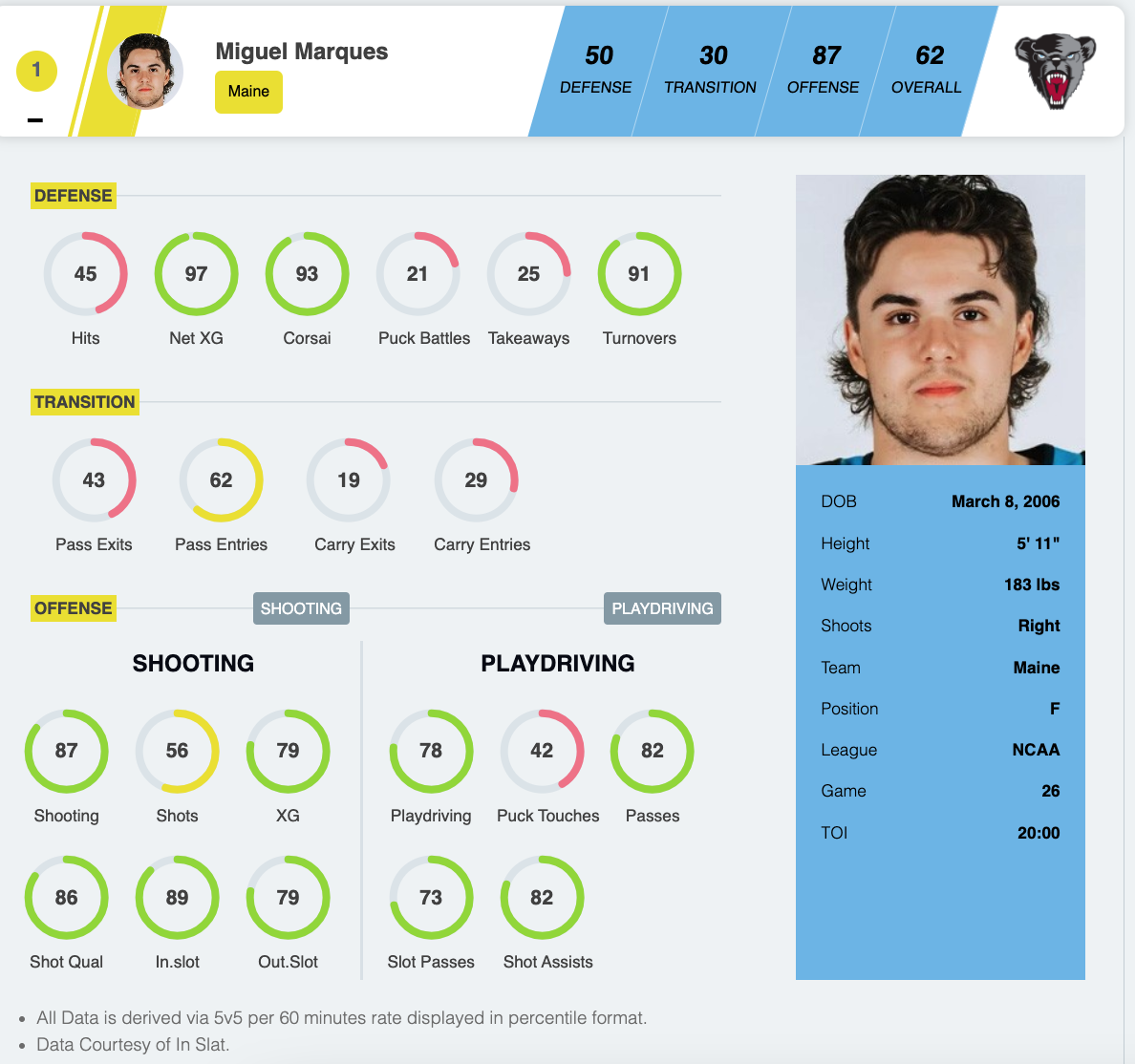Viewport: 1135px width, 1064px height.
Task: Click the small circular player avatar
Action: [145, 72]
